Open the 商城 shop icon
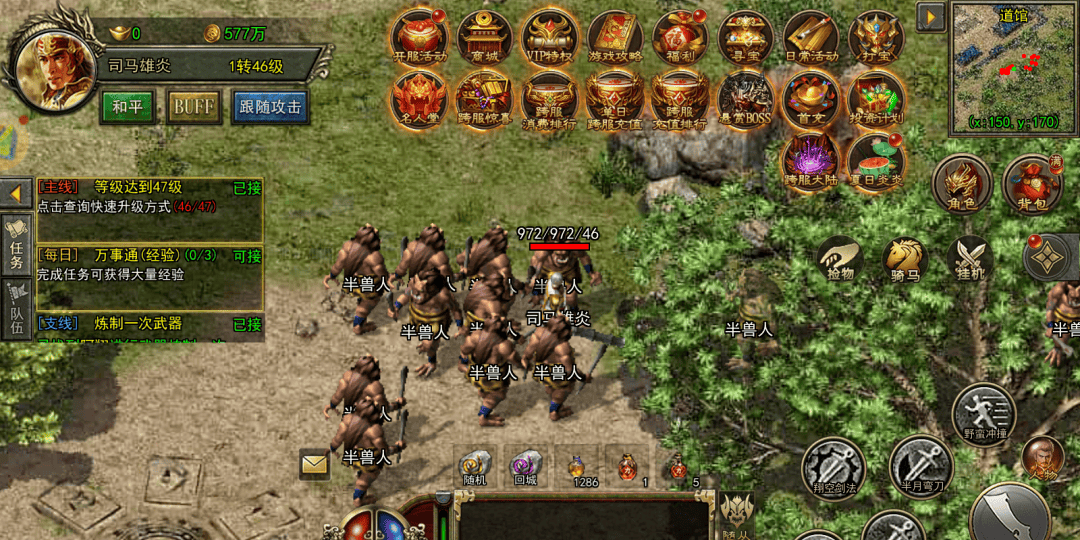This screenshot has height=540, width=1080. coord(484,38)
